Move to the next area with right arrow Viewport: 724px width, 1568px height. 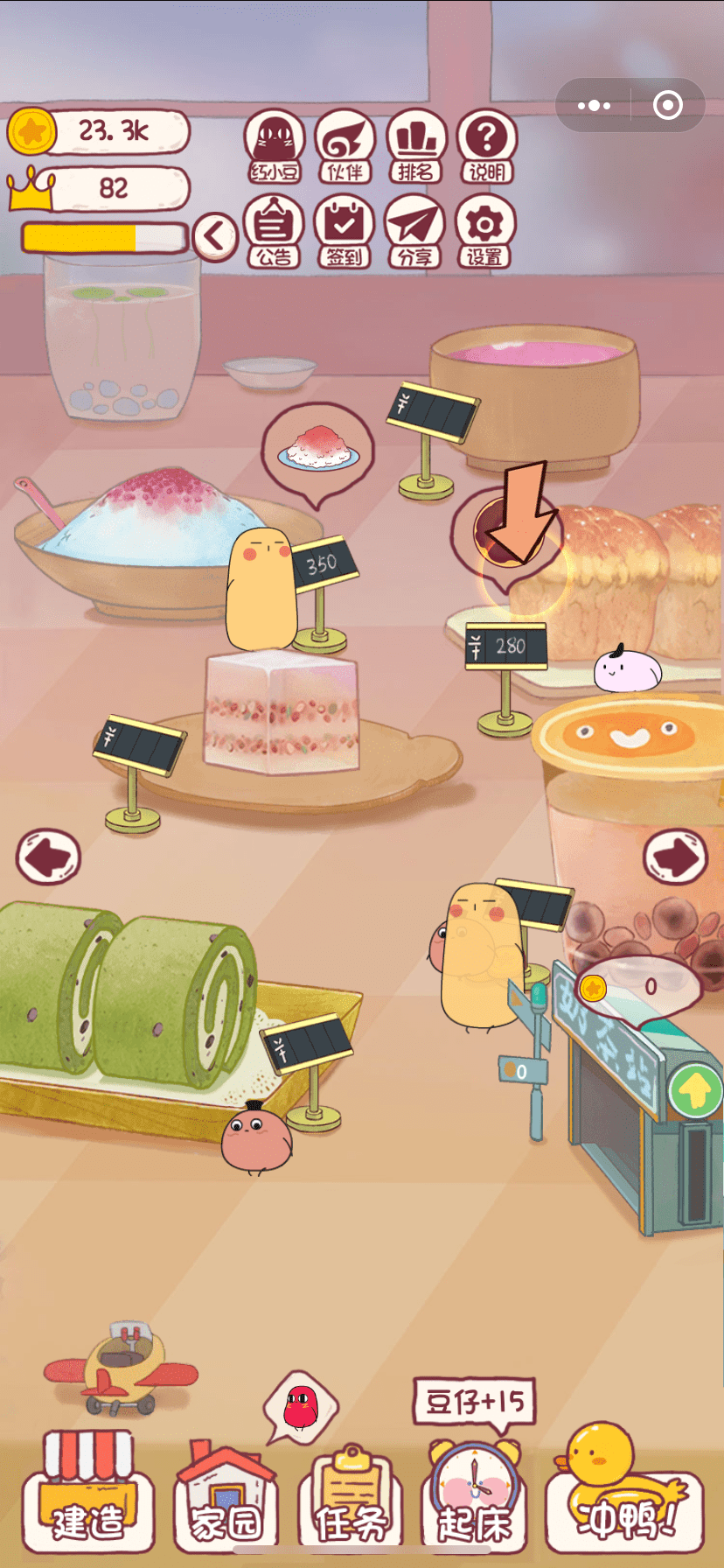pyautogui.click(x=675, y=856)
